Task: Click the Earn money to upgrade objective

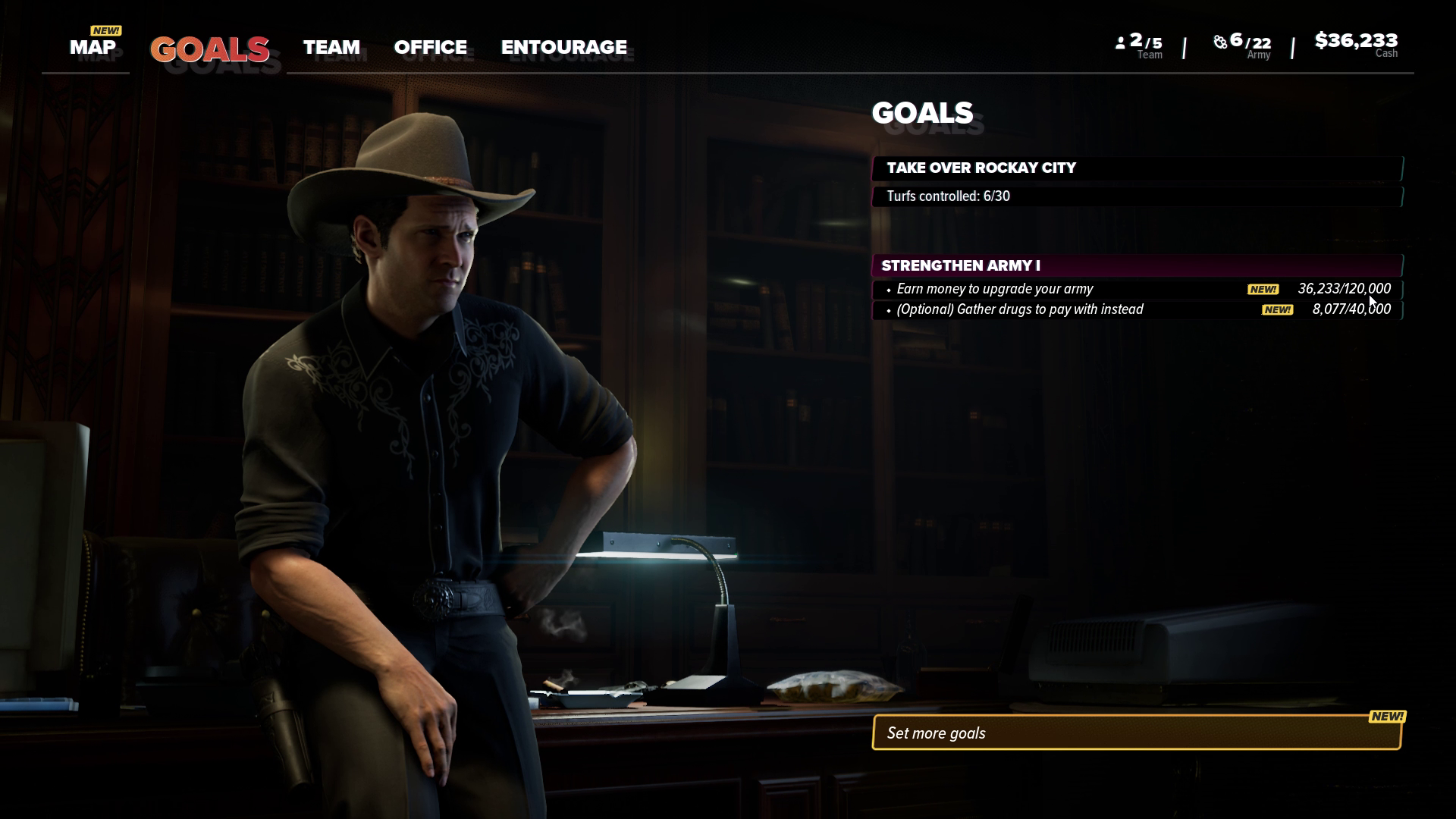Action: point(1136,289)
